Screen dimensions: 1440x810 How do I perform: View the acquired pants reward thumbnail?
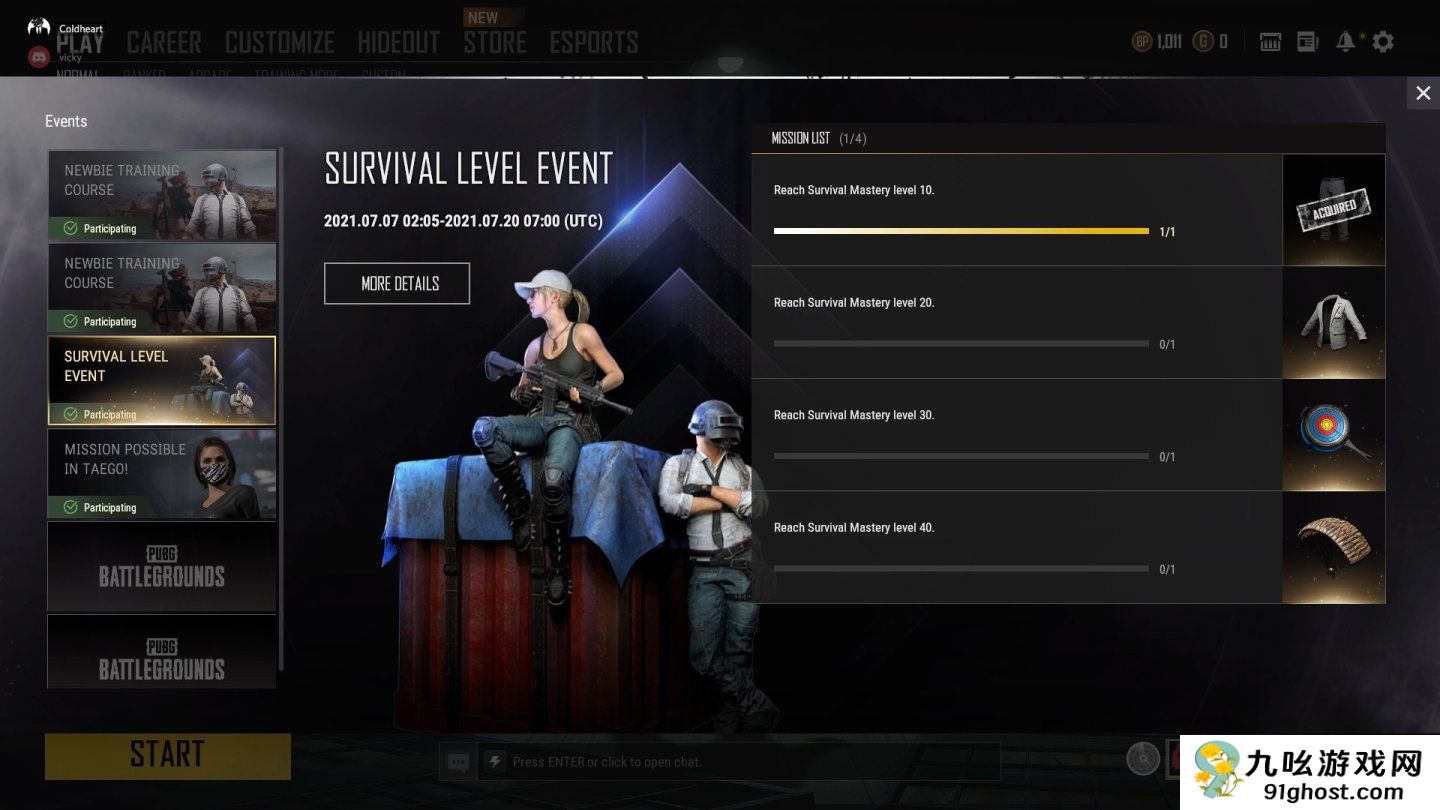point(1334,210)
